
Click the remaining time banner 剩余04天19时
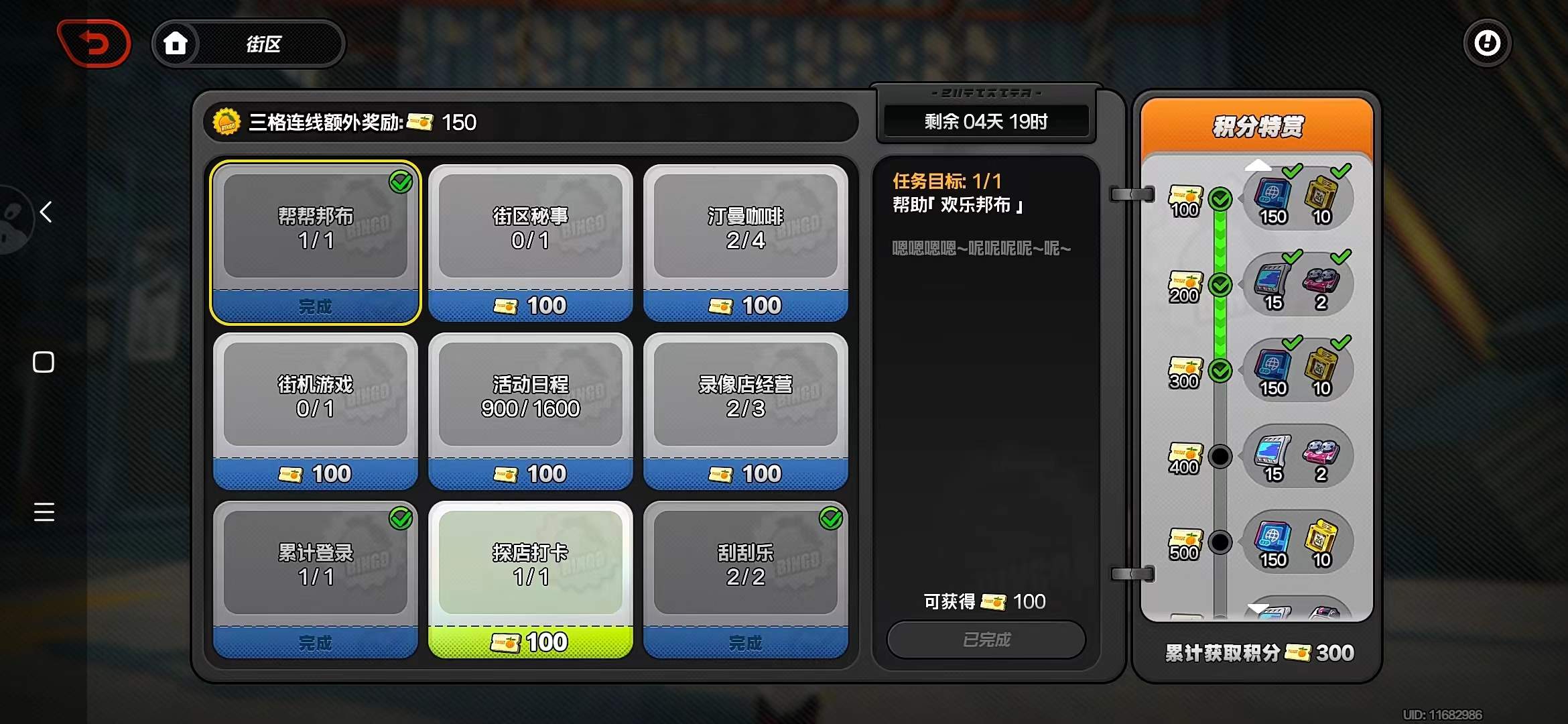click(985, 121)
